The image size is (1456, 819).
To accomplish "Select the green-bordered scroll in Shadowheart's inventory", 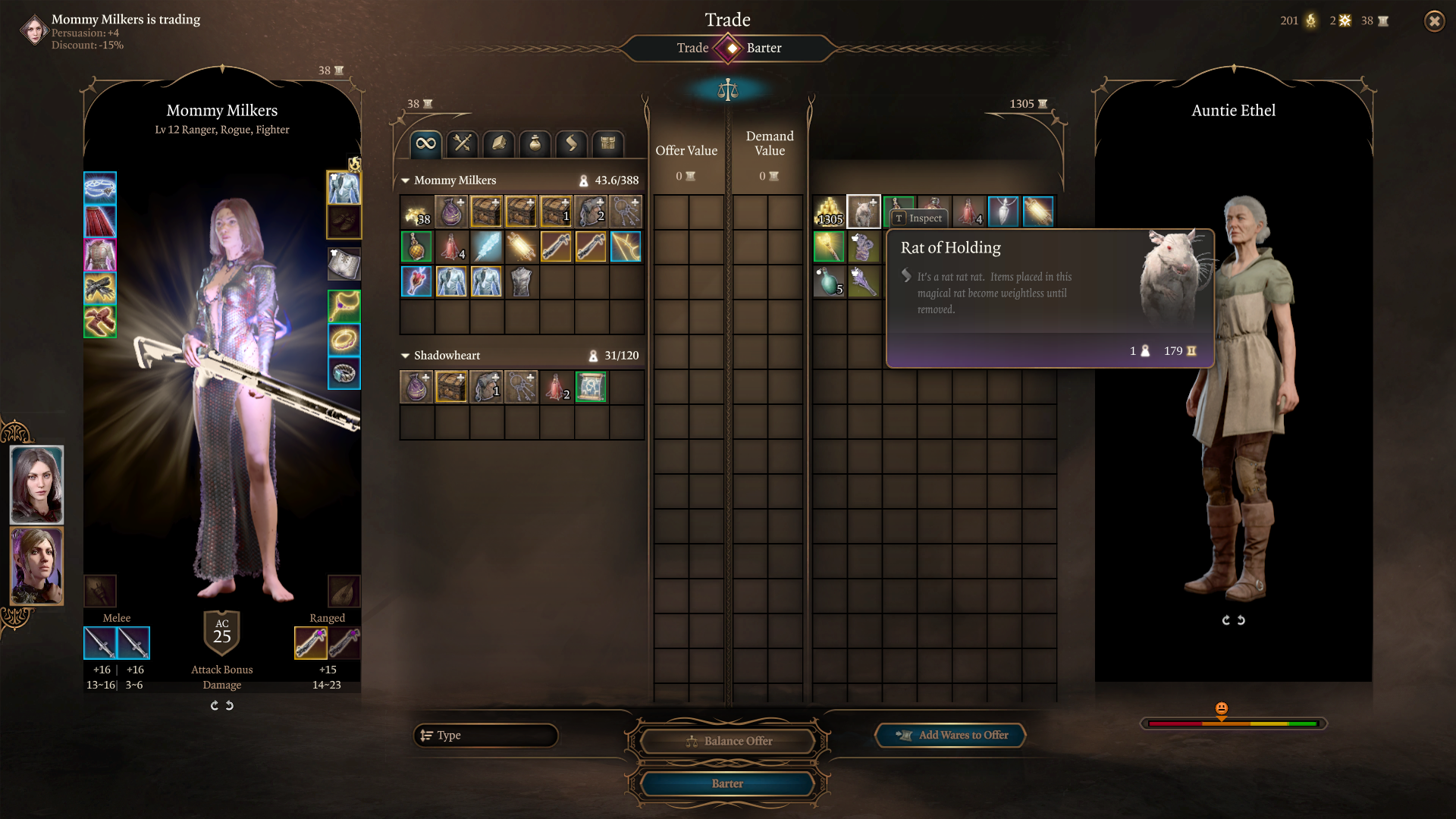I will (x=591, y=387).
